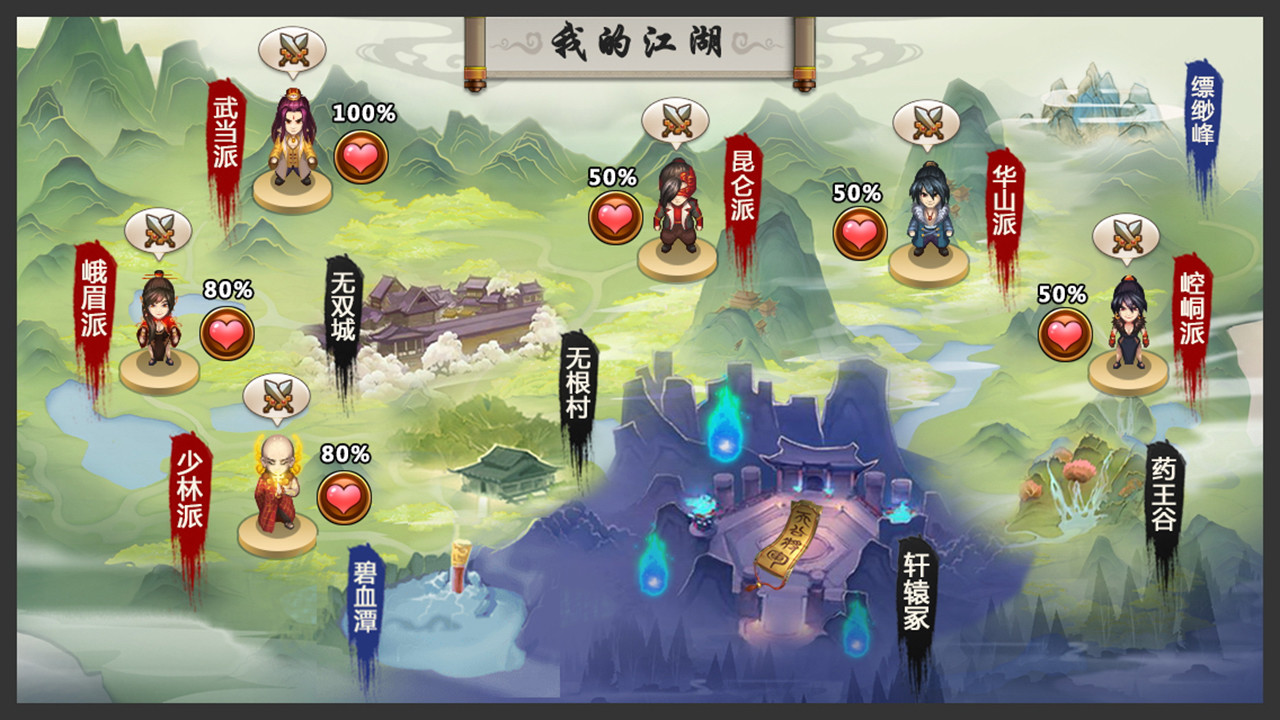Visit the 无根村 location label
1280x720 pixels.
(579, 384)
